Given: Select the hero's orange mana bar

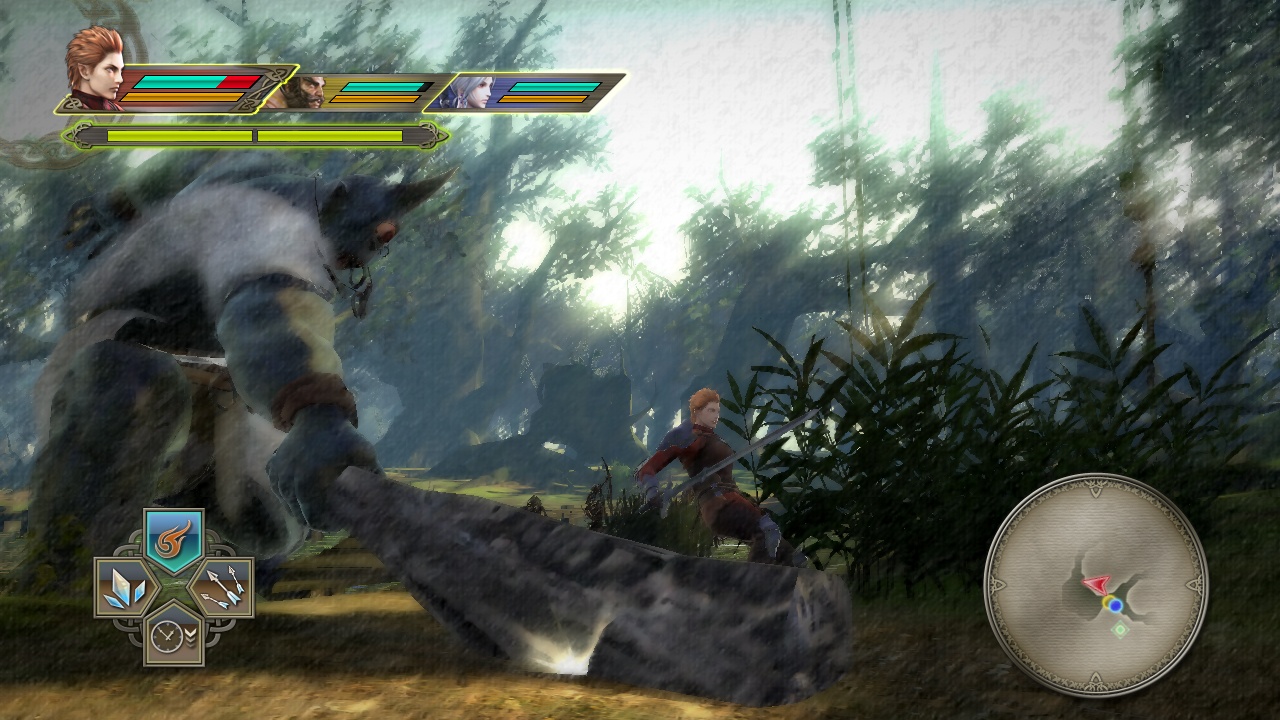Looking at the screenshot, I should [181, 97].
